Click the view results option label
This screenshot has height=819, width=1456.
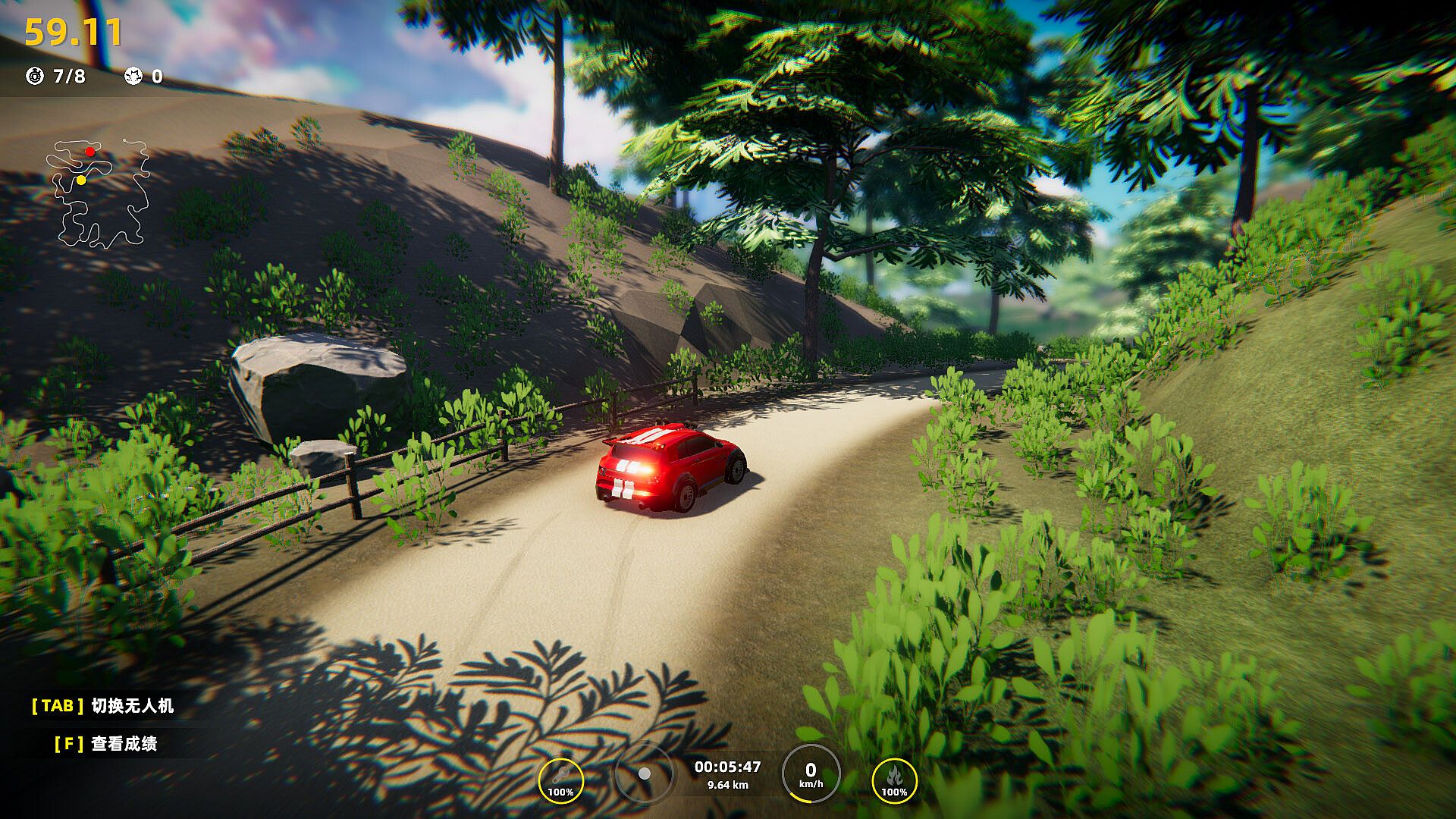[x=124, y=744]
